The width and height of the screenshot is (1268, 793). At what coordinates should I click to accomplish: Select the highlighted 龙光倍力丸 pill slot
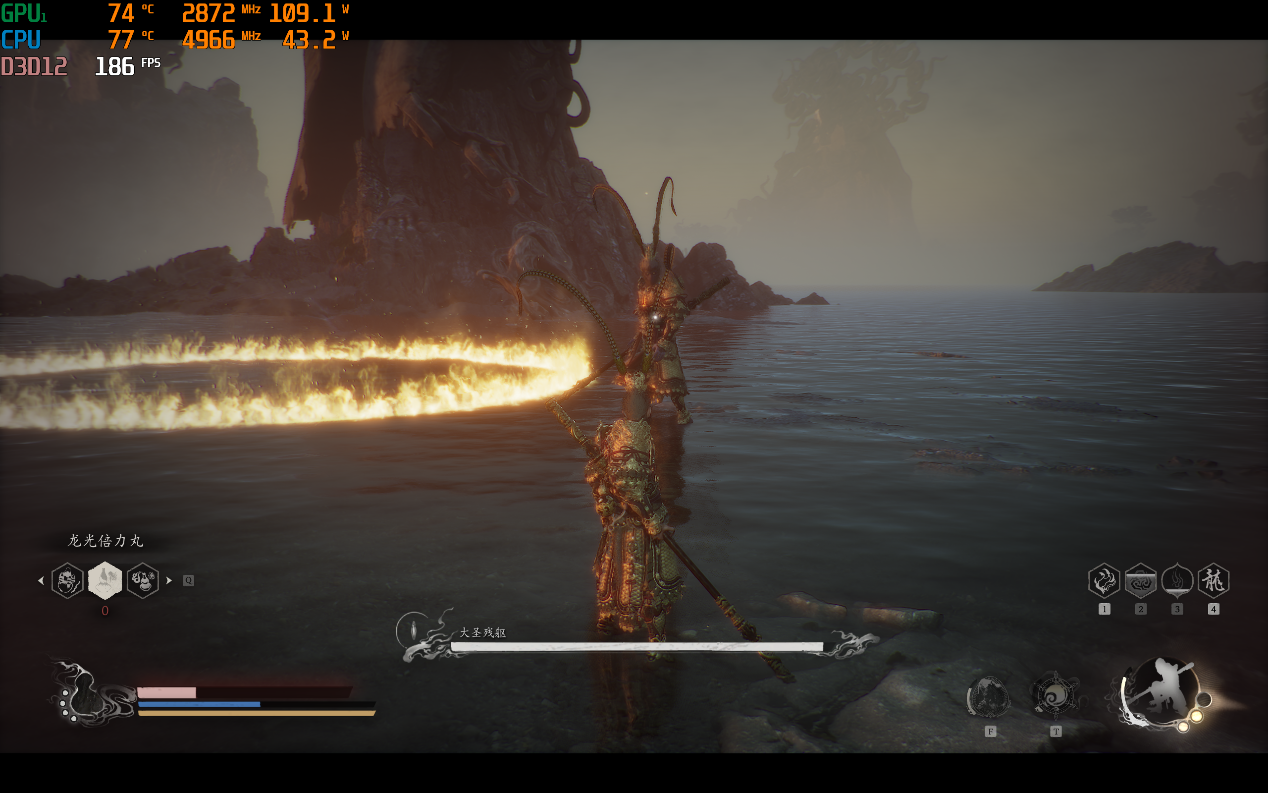point(105,580)
